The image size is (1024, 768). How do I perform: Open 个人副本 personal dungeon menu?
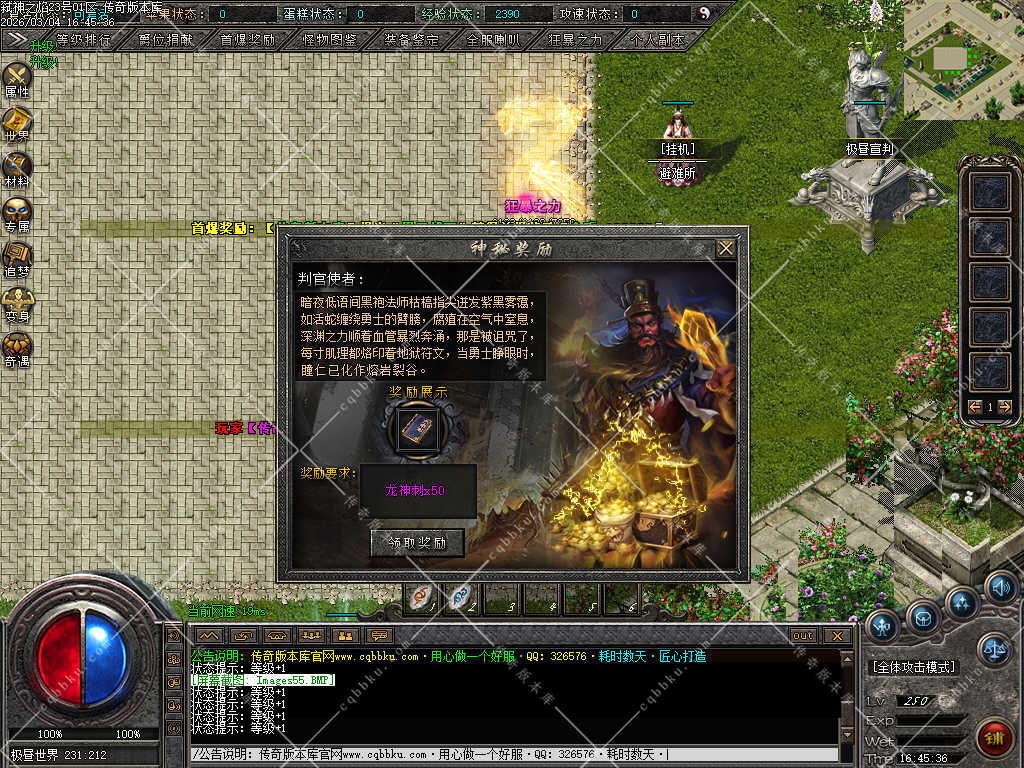[x=658, y=40]
